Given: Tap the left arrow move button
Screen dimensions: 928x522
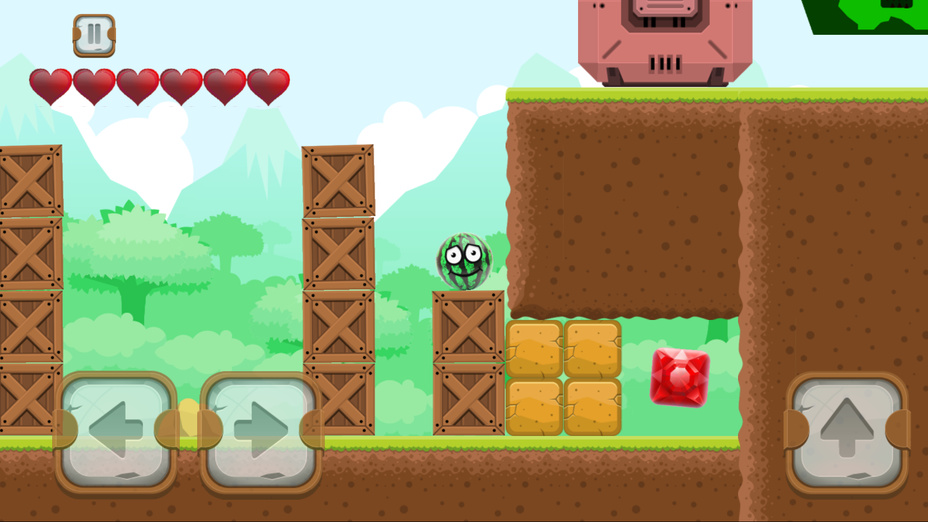Looking at the screenshot, I should coord(115,431).
